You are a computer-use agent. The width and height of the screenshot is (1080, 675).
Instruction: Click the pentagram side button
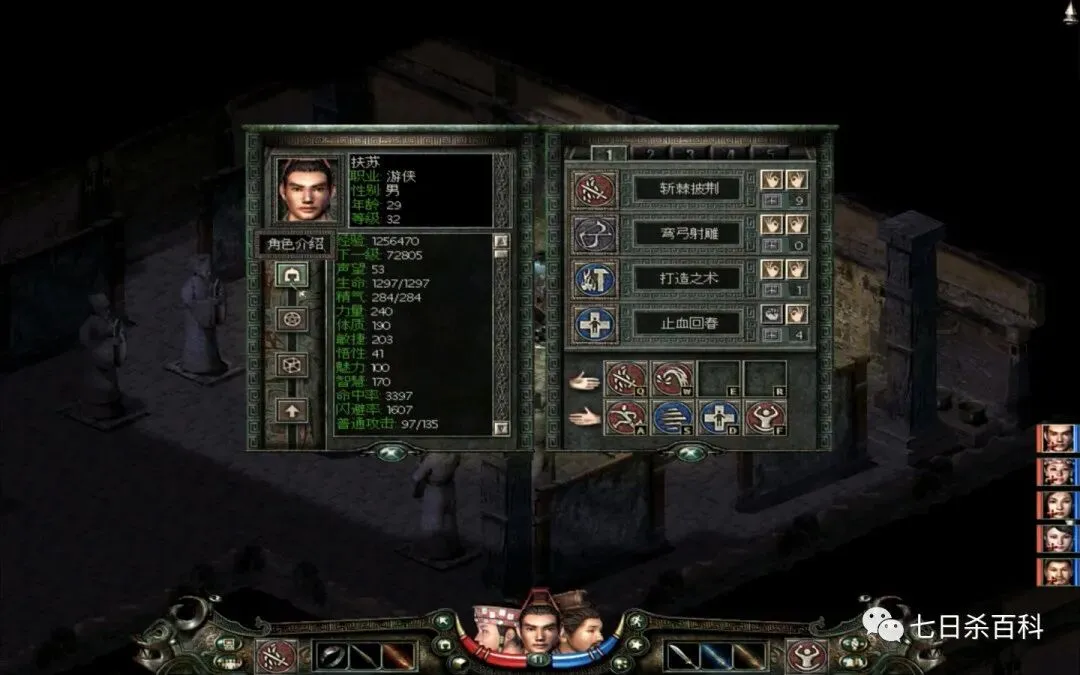292,320
